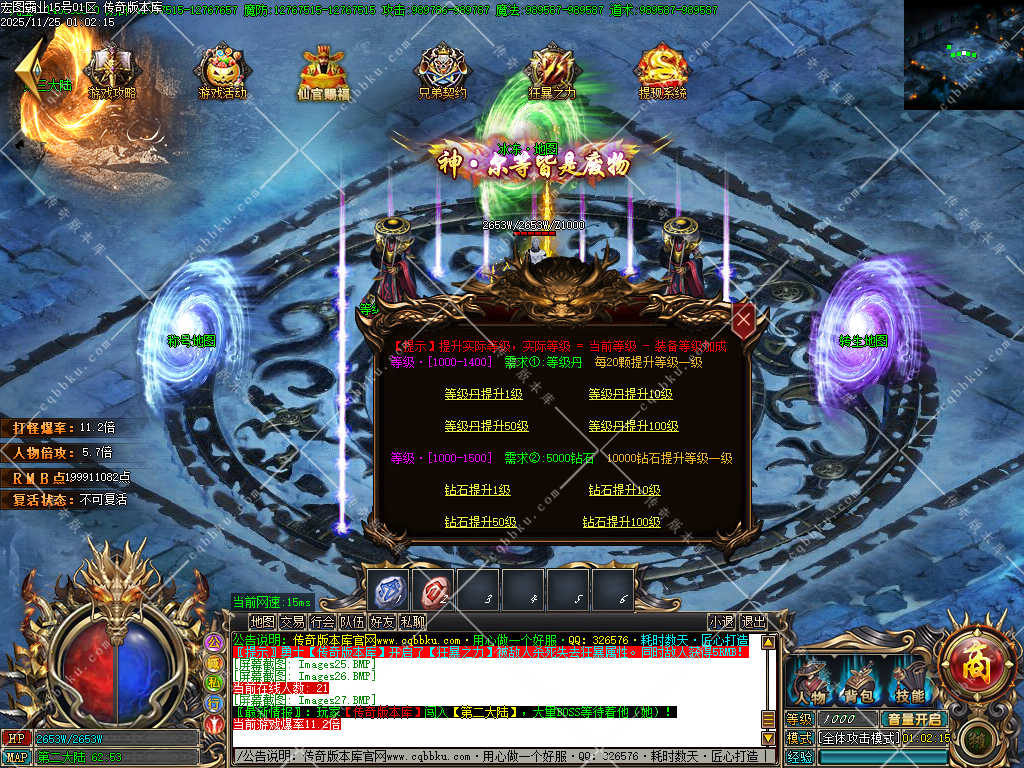Open the 人物 character panel

point(810,682)
